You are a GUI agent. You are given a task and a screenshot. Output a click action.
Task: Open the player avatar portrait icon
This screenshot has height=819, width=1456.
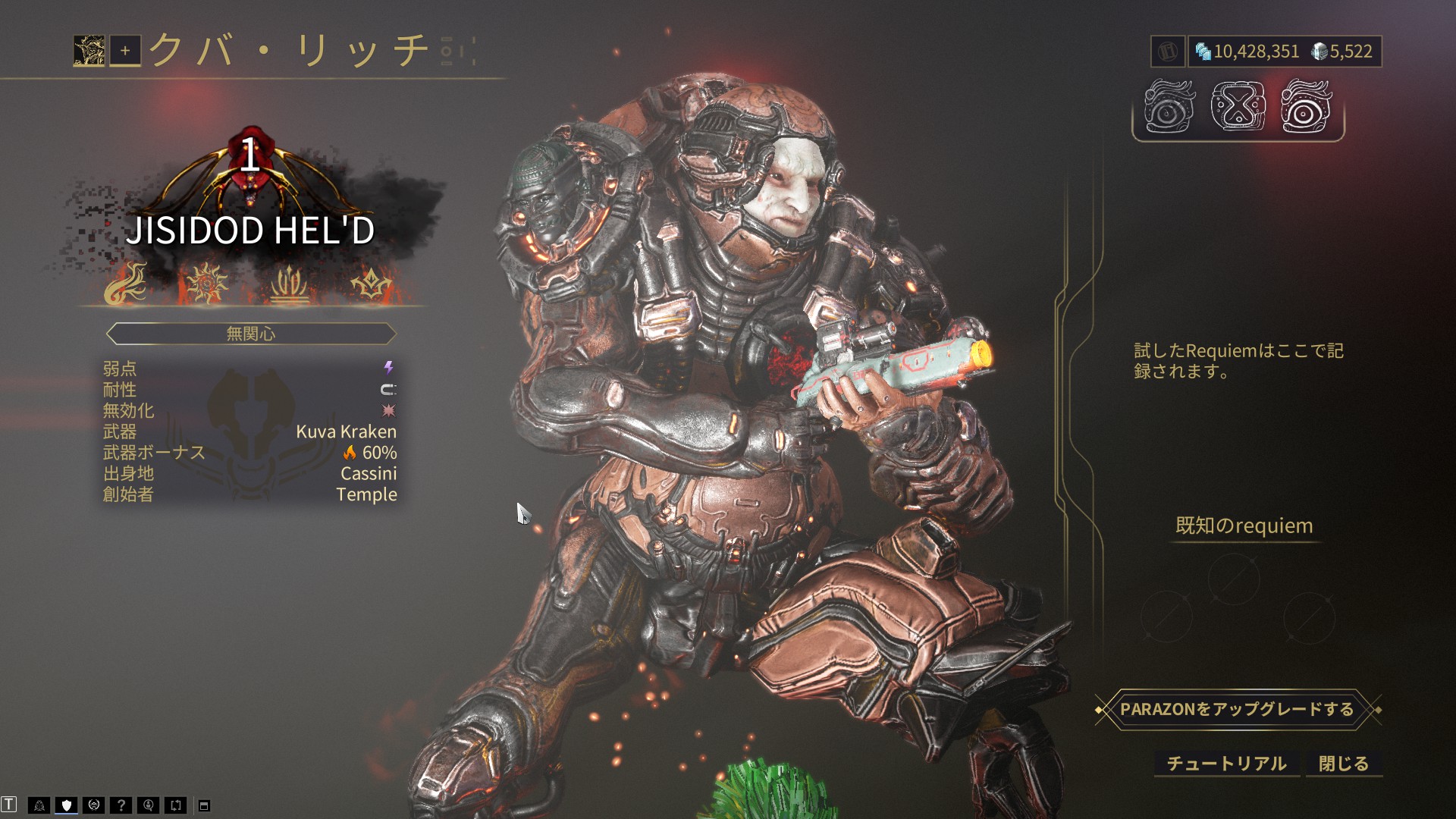pos(89,51)
